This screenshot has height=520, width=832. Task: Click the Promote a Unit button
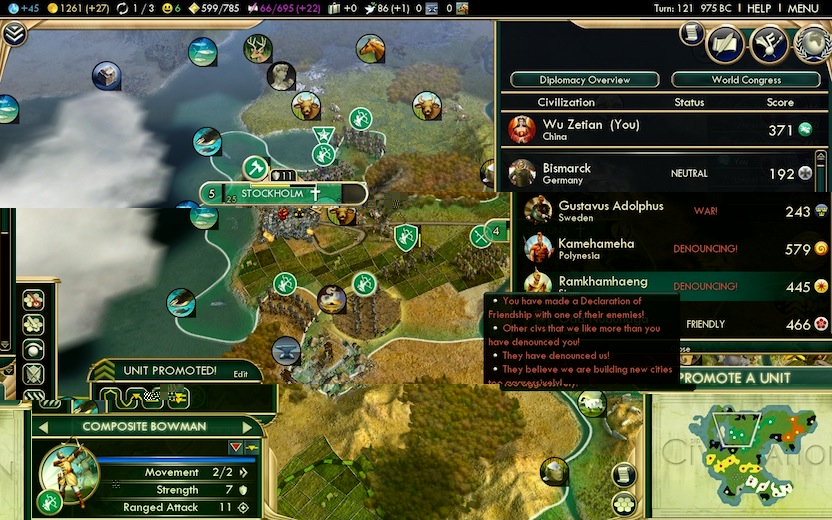pyautogui.click(x=740, y=378)
